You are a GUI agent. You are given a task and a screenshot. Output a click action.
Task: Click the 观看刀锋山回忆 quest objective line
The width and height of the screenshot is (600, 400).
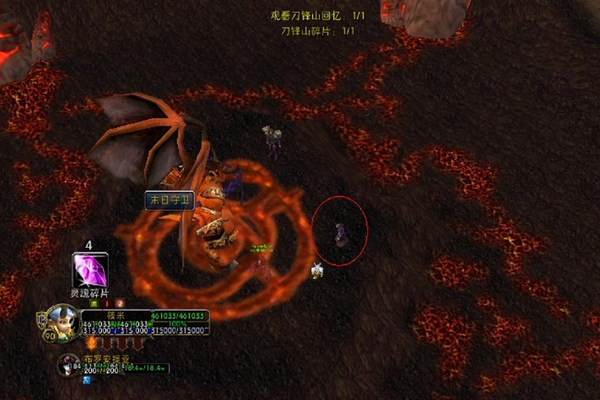click(319, 16)
